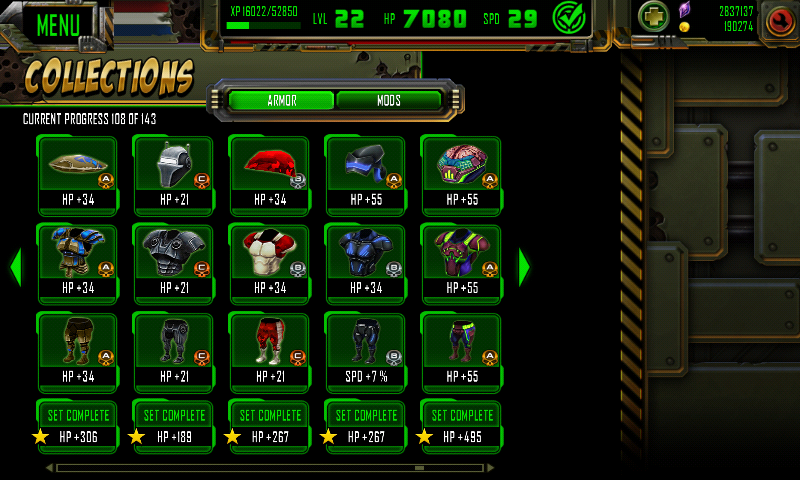The width and height of the screenshot is (800, 480).
Task: Click the green checkmark button
Action: pyautogui.click(x=569, y=18)
